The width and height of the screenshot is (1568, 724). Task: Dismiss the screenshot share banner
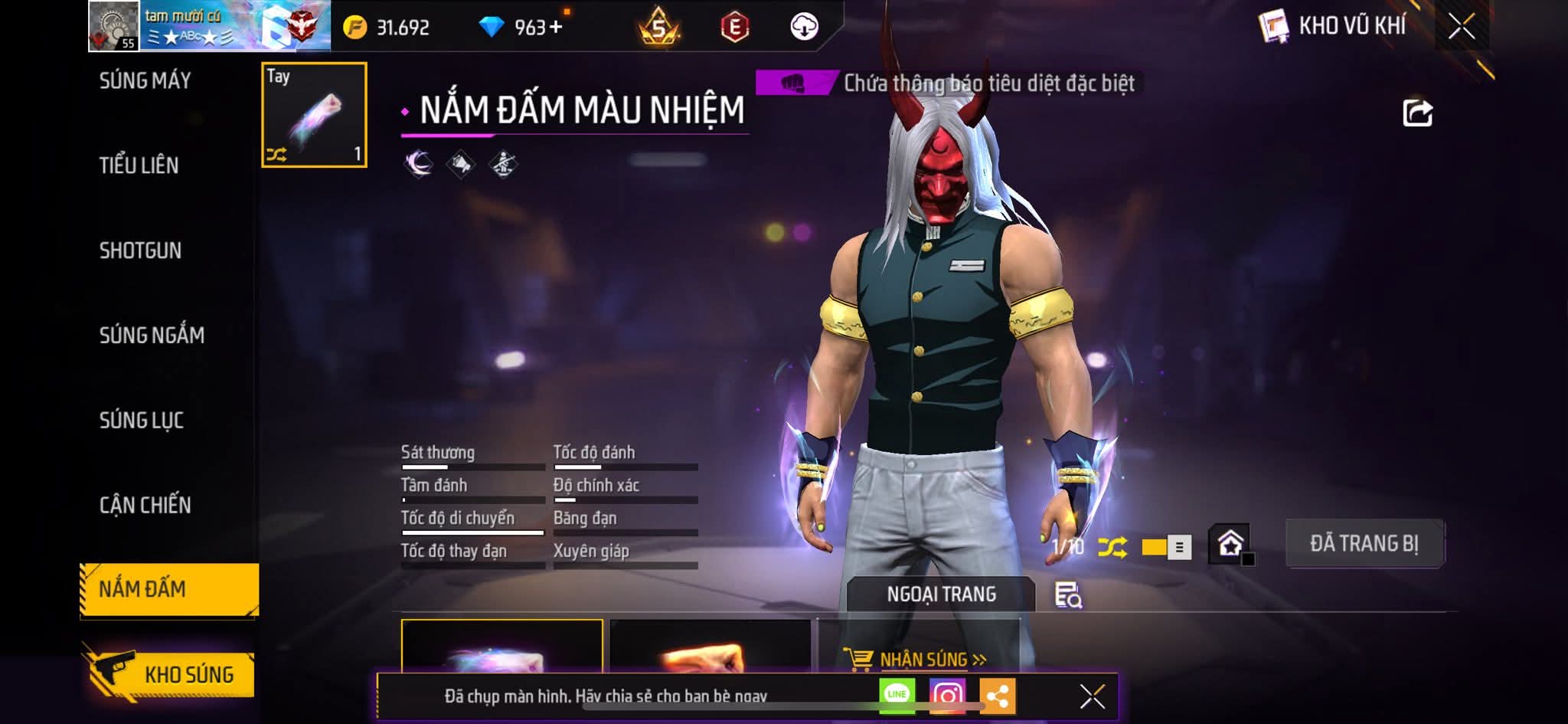click(x=1092, y=696)
